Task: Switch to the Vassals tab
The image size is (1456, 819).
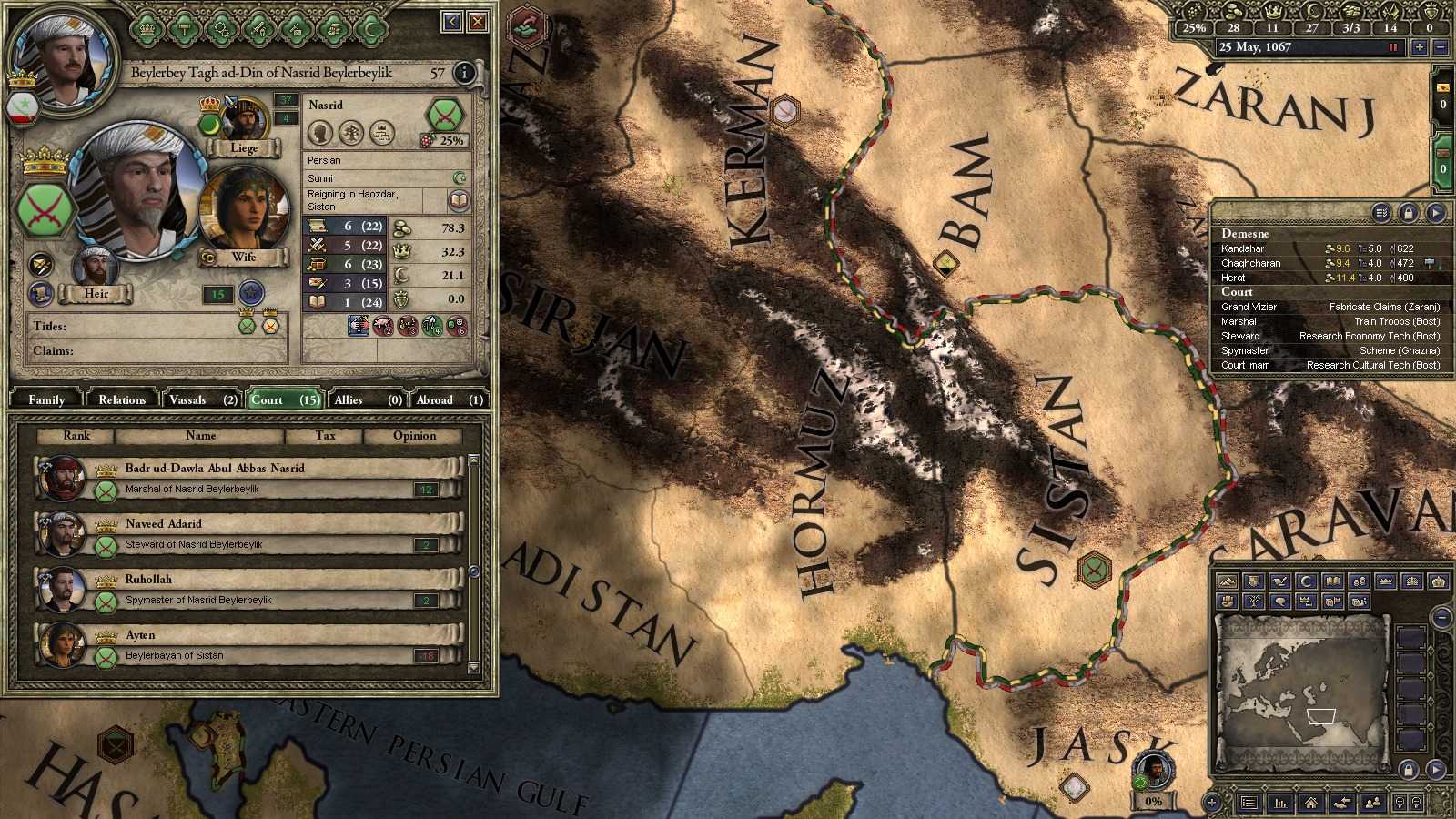Action: point(187,399)
